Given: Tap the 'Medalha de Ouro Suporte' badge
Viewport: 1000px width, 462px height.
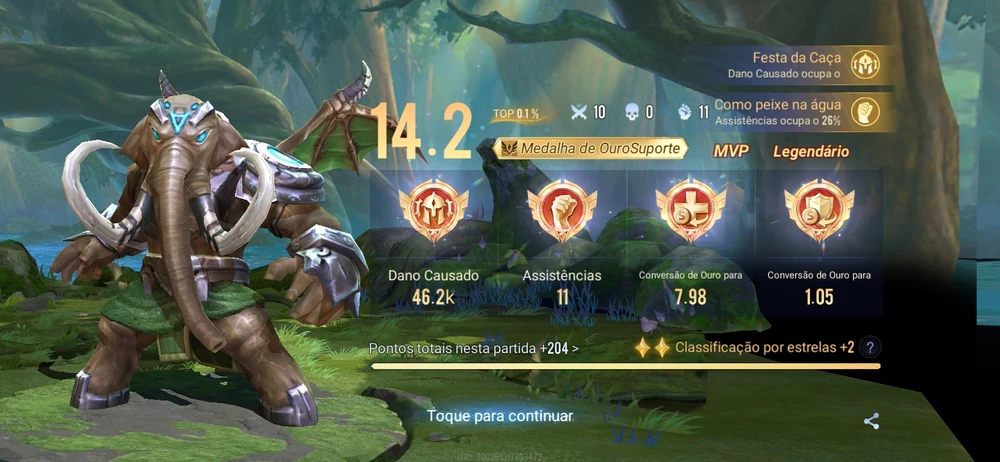Looking at the screenshot, I should (x=595, y=149).
